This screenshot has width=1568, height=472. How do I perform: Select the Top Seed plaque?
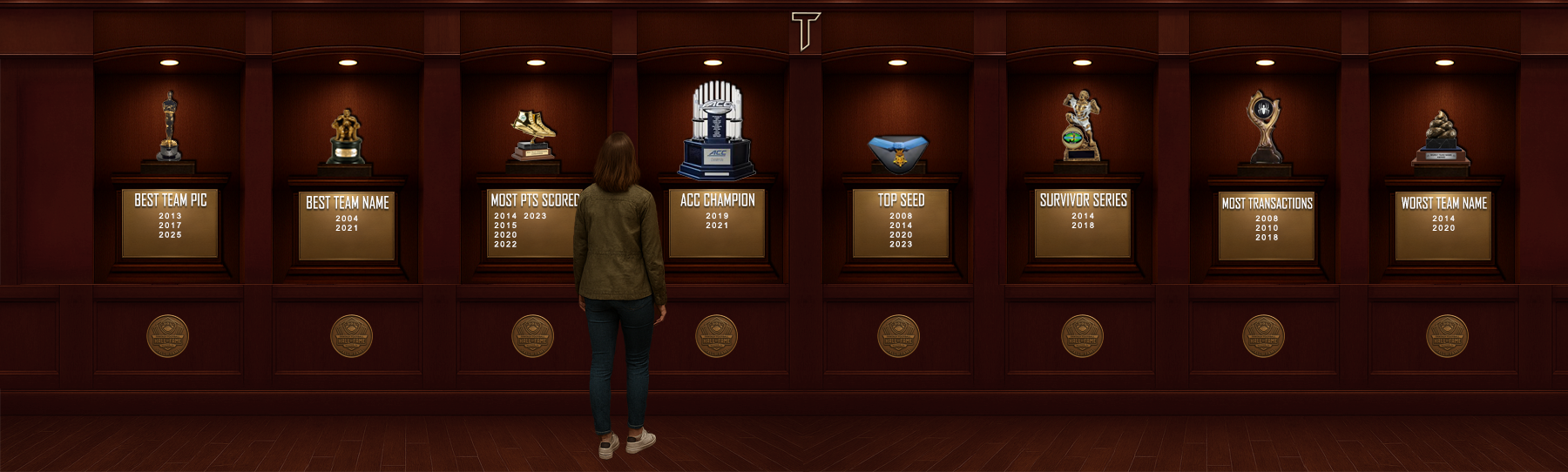click(x=901, y=224)
